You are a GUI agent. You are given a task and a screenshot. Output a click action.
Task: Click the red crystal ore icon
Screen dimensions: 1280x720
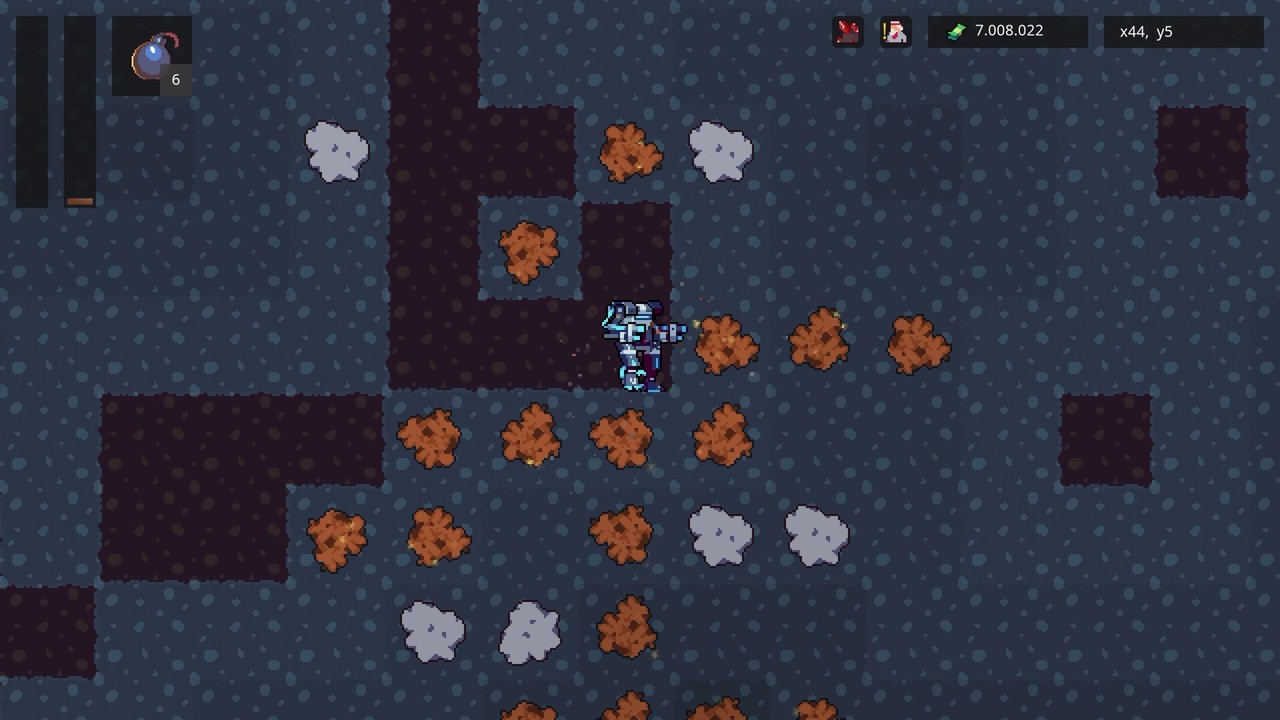[848, 31]
